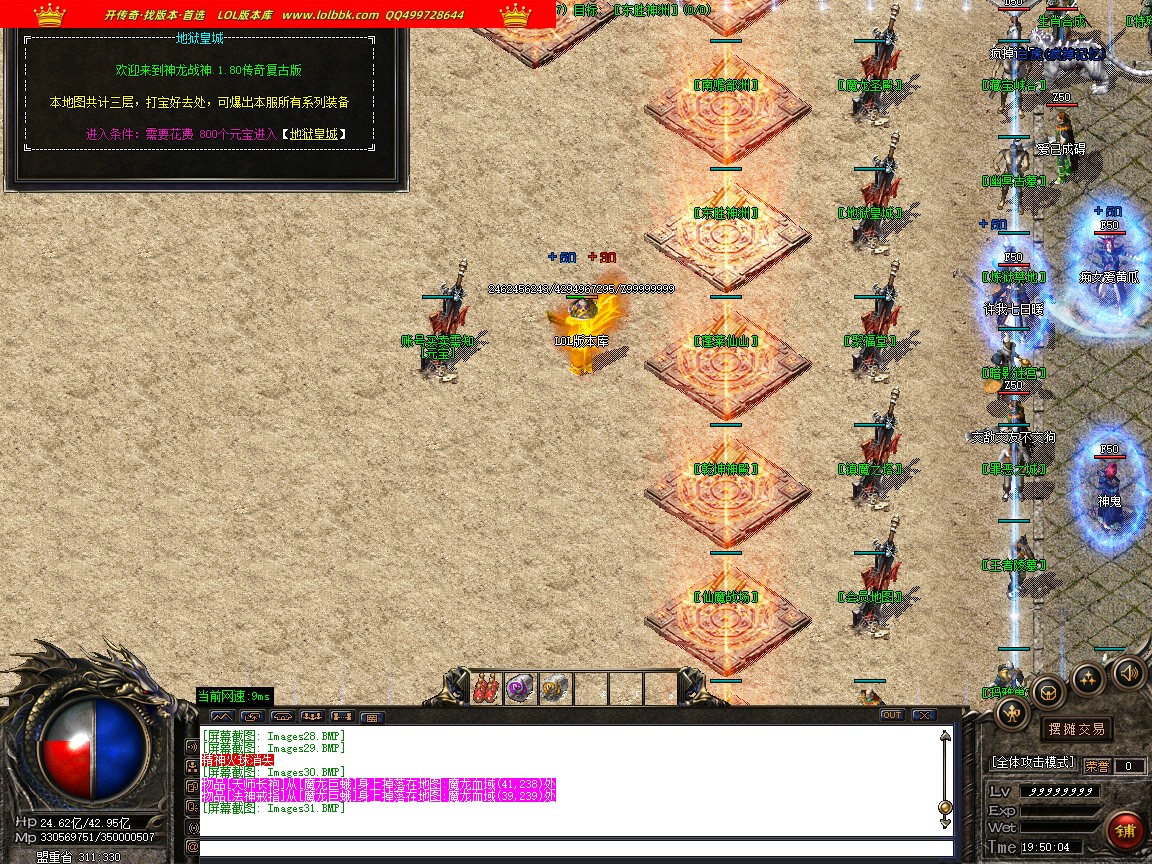Click the grid icon in the chat toolbar
This screenshot has width=1152, height=864.
(371, 717)
